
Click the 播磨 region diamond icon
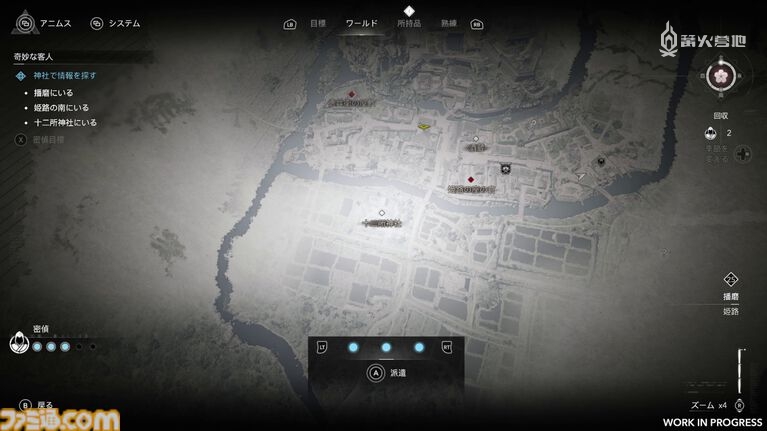[x=730, y=280]
